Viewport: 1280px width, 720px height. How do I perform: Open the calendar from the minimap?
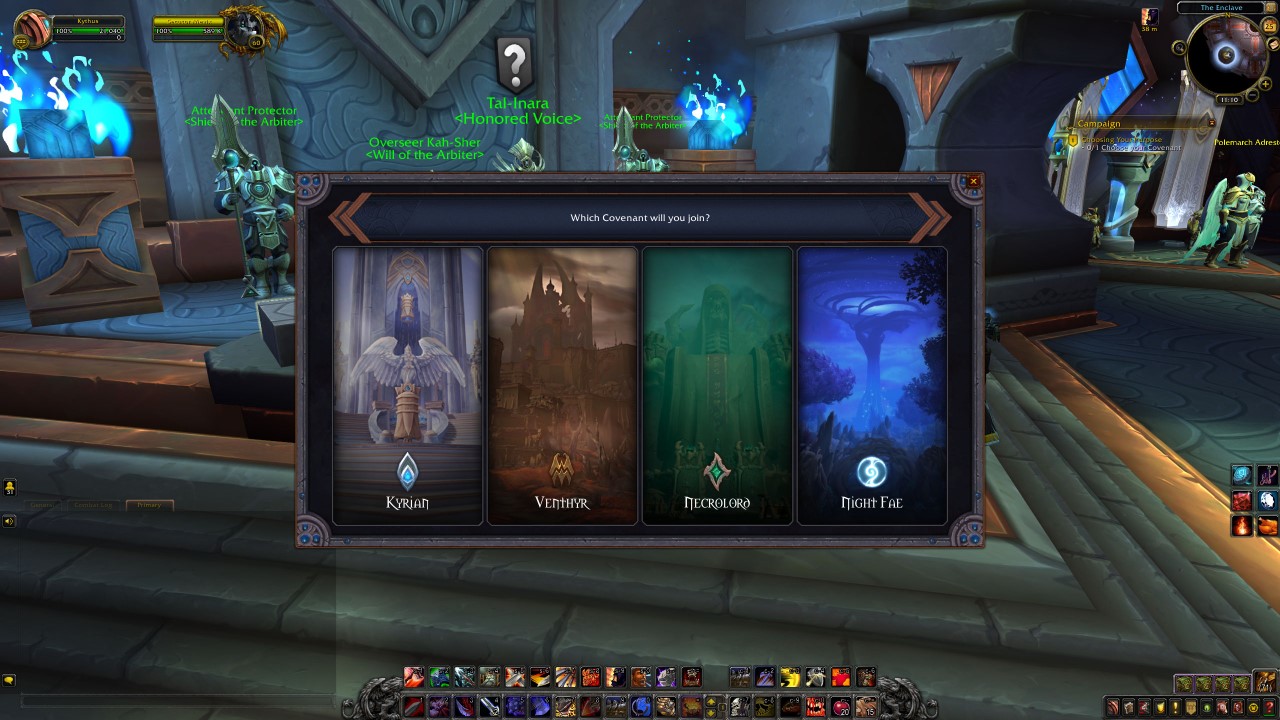tap(1268, 26)
